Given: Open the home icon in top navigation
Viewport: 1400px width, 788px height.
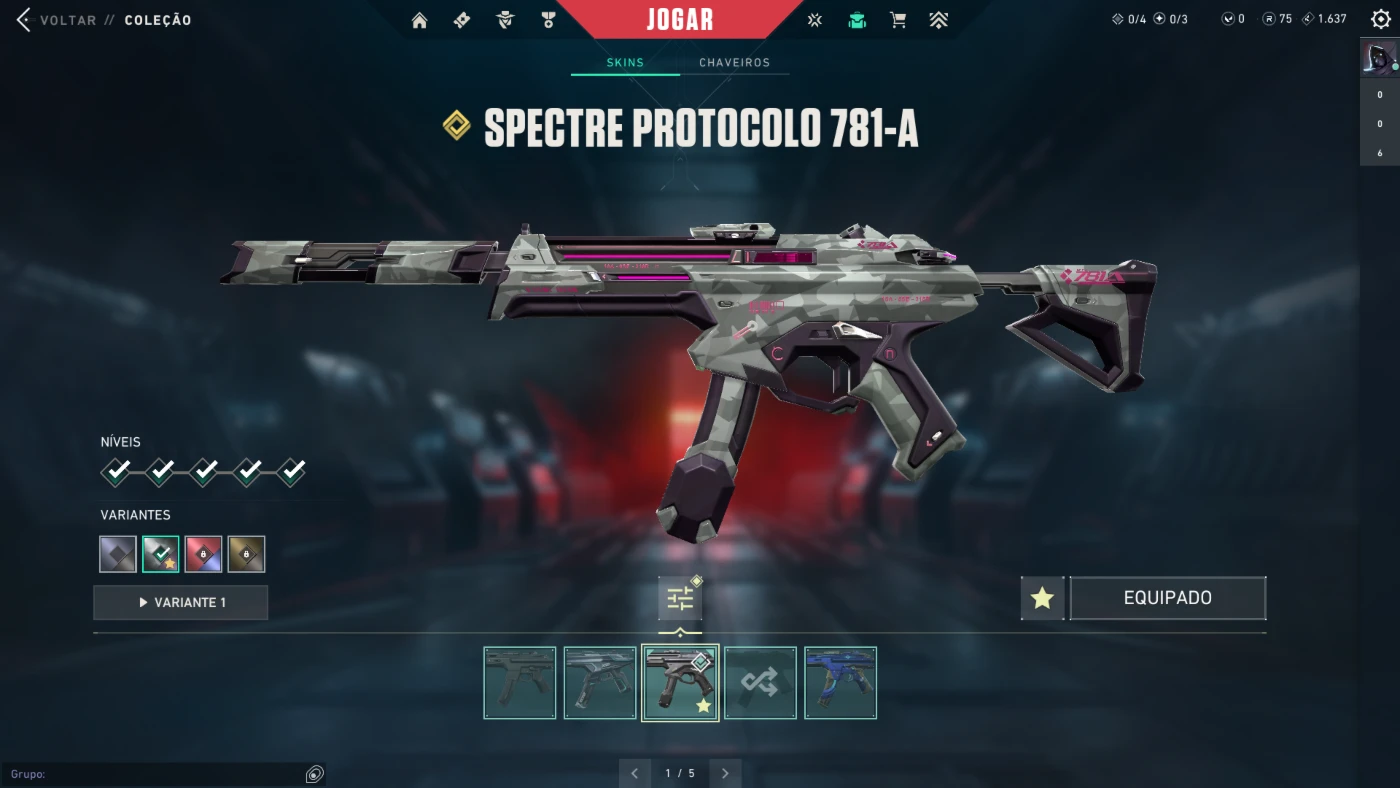Looking at the screenshot, I should tap(419, 20).
